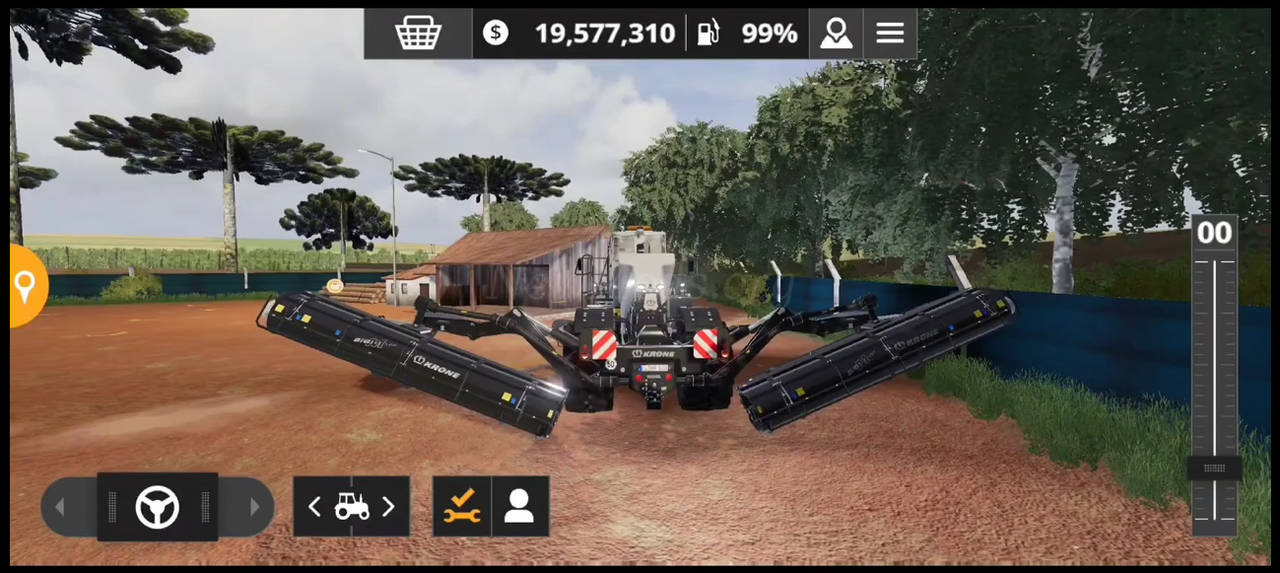Switch to the previous vehicle
Screen dimensions: 1280x573
coord(315,507)
